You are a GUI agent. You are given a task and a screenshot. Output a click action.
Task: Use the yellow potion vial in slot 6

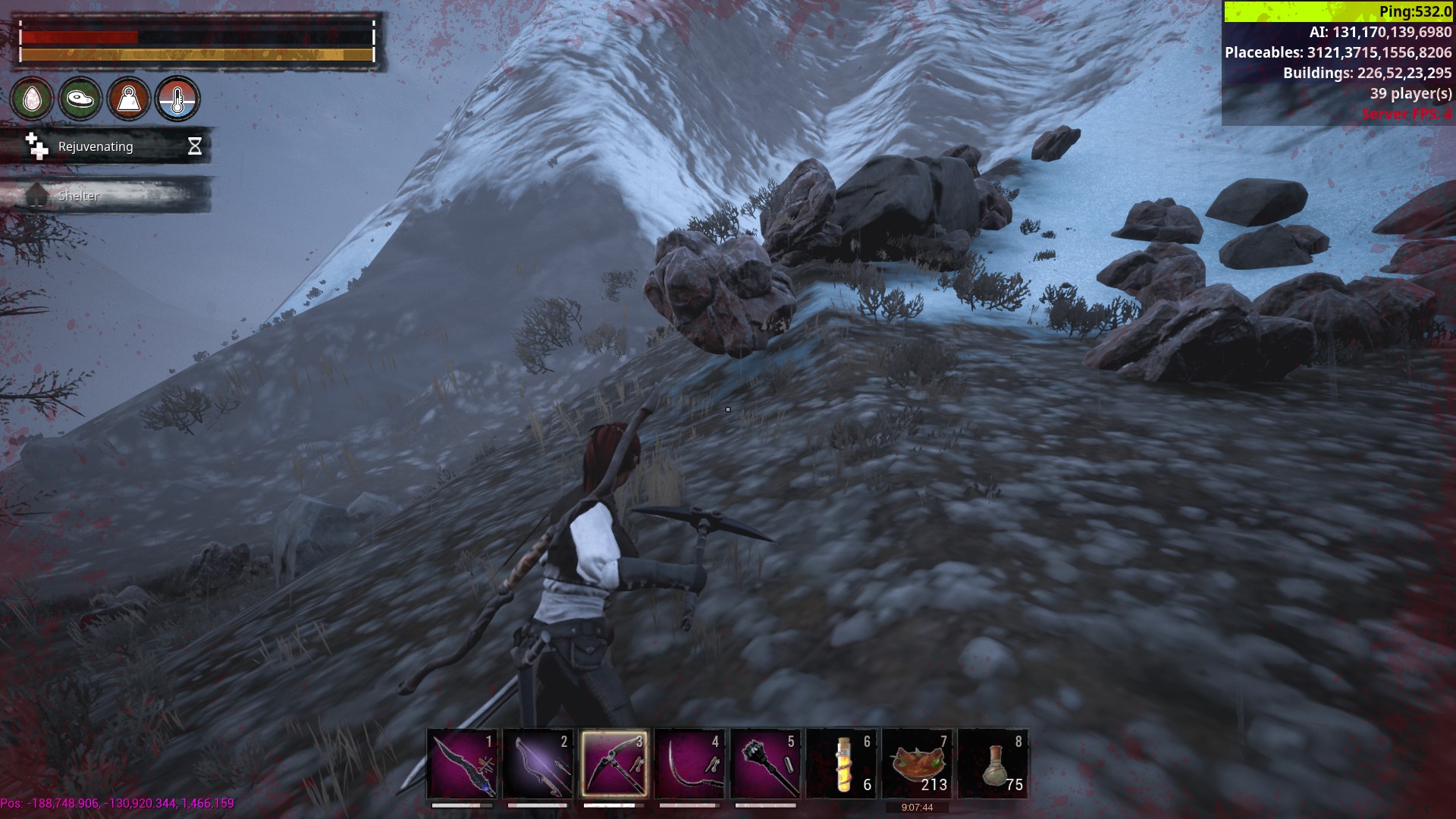pos(842,763)
